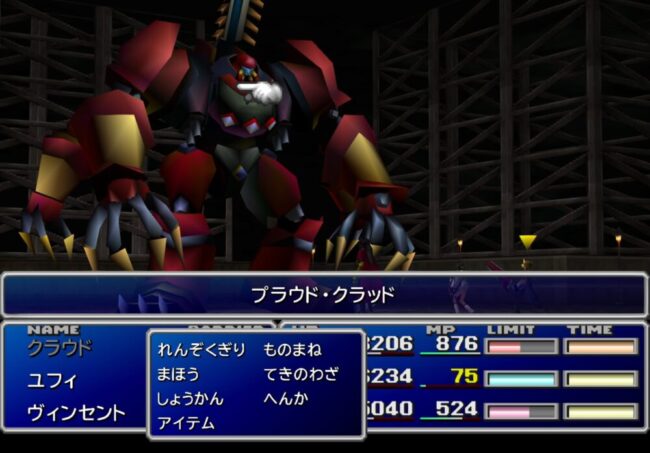The height and width of the screenshot is (453, 650).
Task: Select party member ヴィンセント
Action: tap(76, 412)
